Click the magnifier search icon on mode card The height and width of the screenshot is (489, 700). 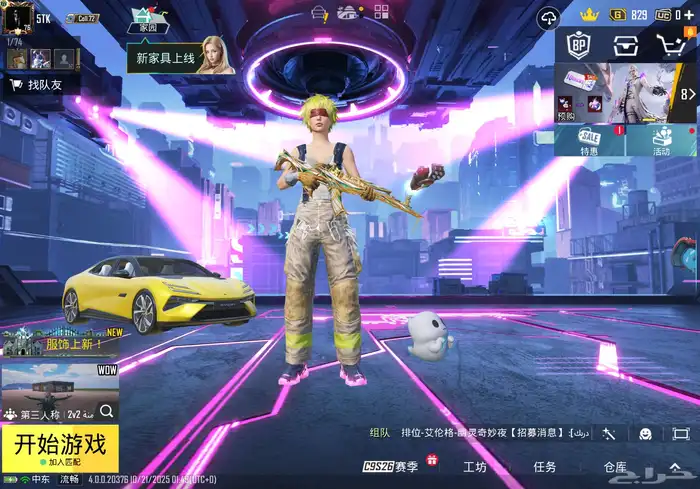(106, 411)
